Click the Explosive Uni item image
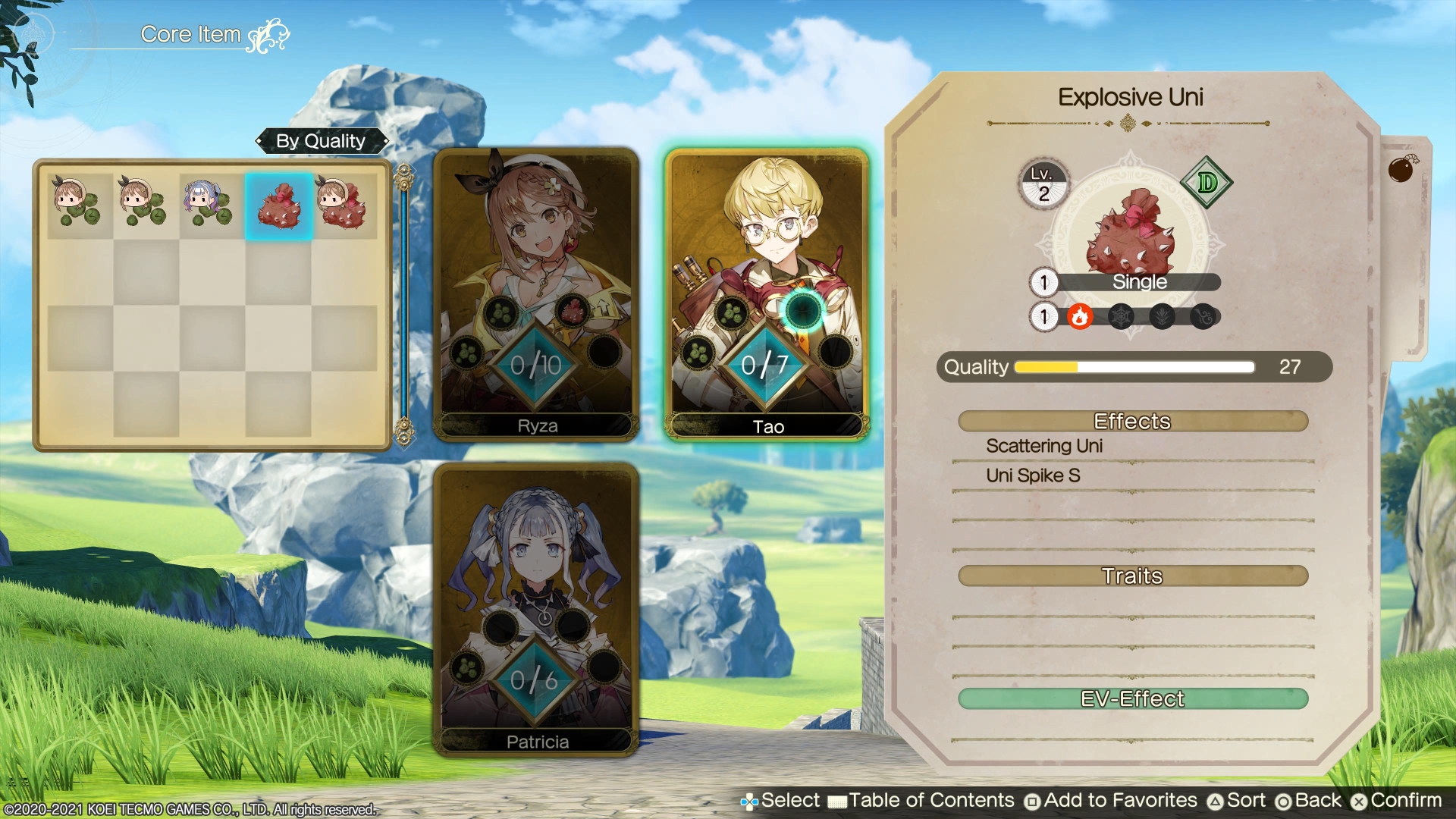 point(1130,235)
